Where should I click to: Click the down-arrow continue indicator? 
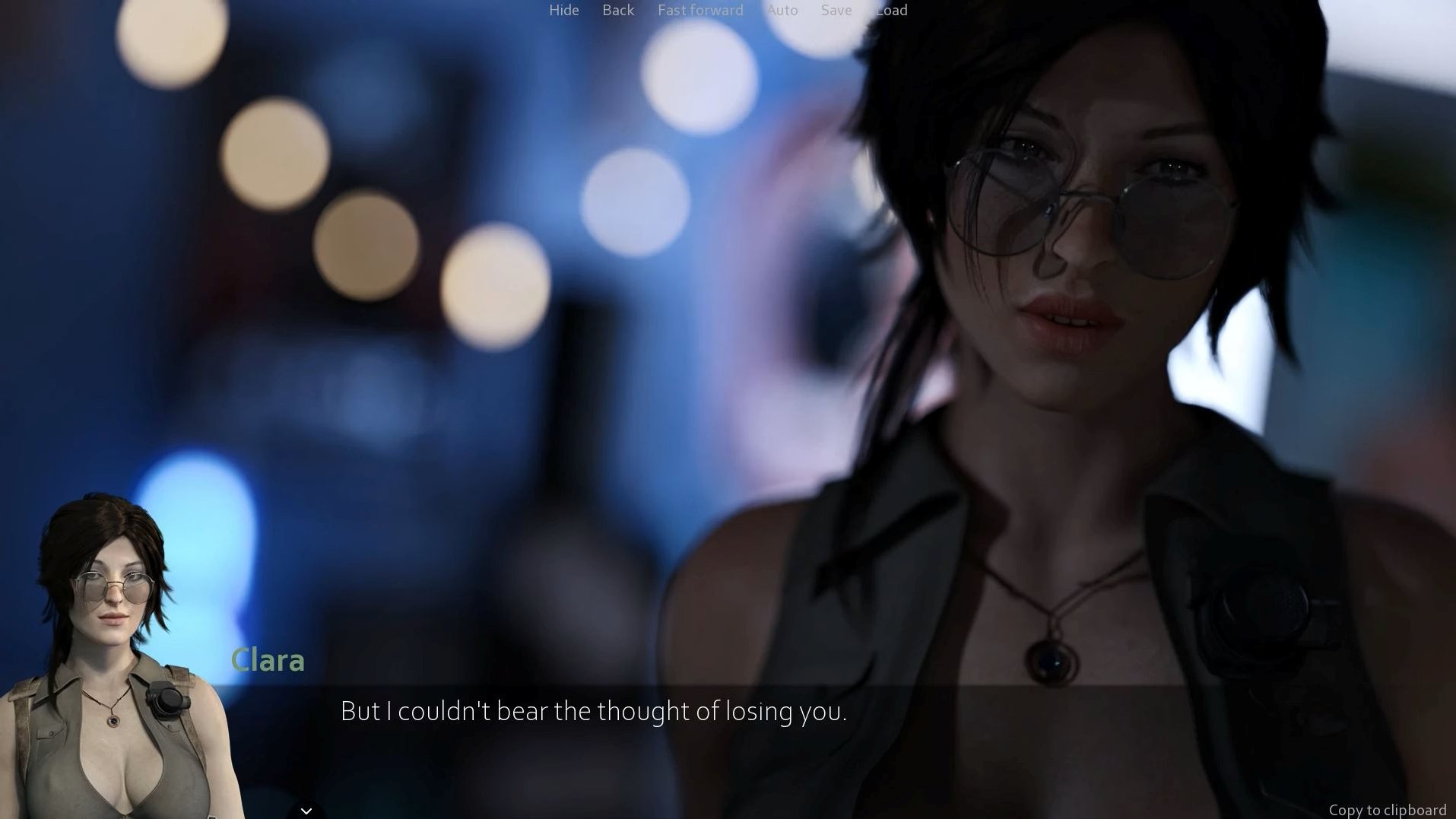pyautogui.click(x=306, y=811)
